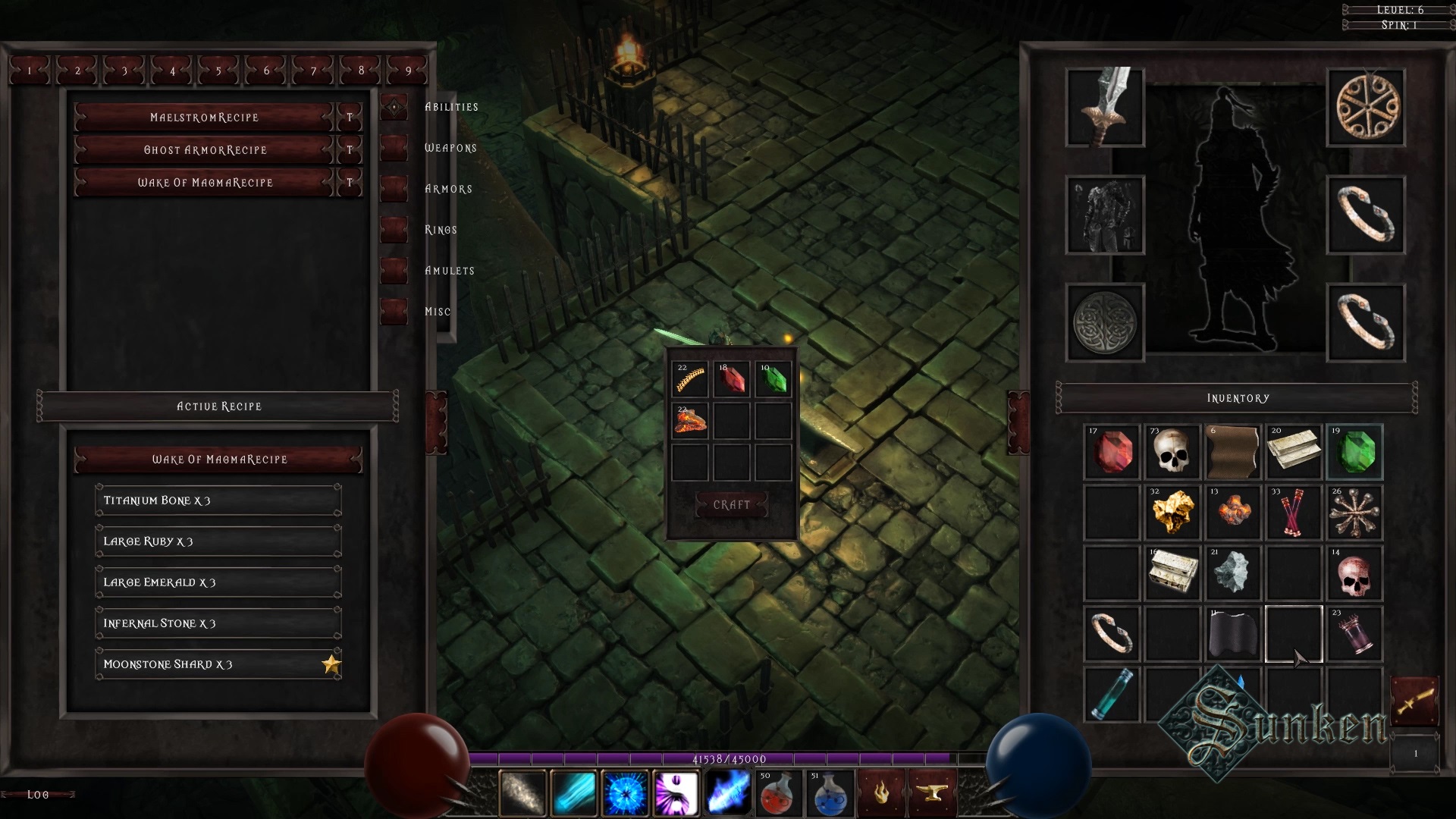Select the red health potion in hotbar slot 50

point(779,792)
